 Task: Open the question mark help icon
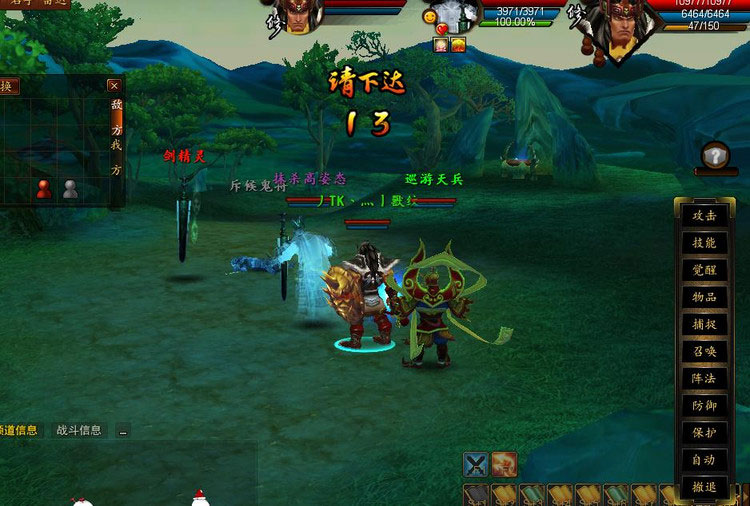click(715, 157)
